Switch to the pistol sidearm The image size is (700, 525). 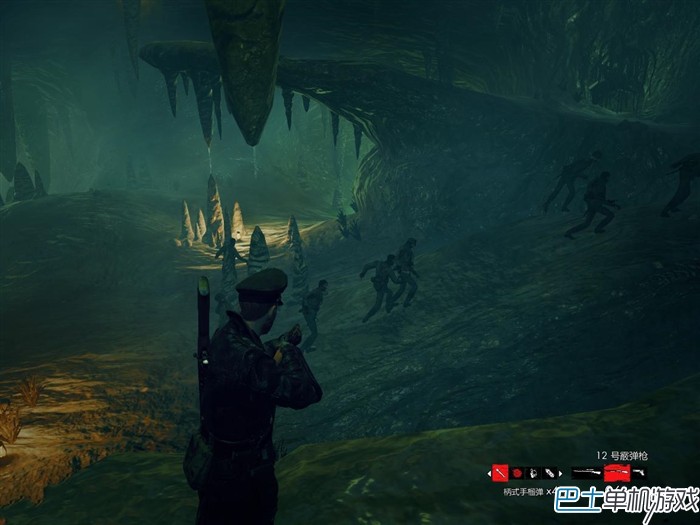coord(639,472)
